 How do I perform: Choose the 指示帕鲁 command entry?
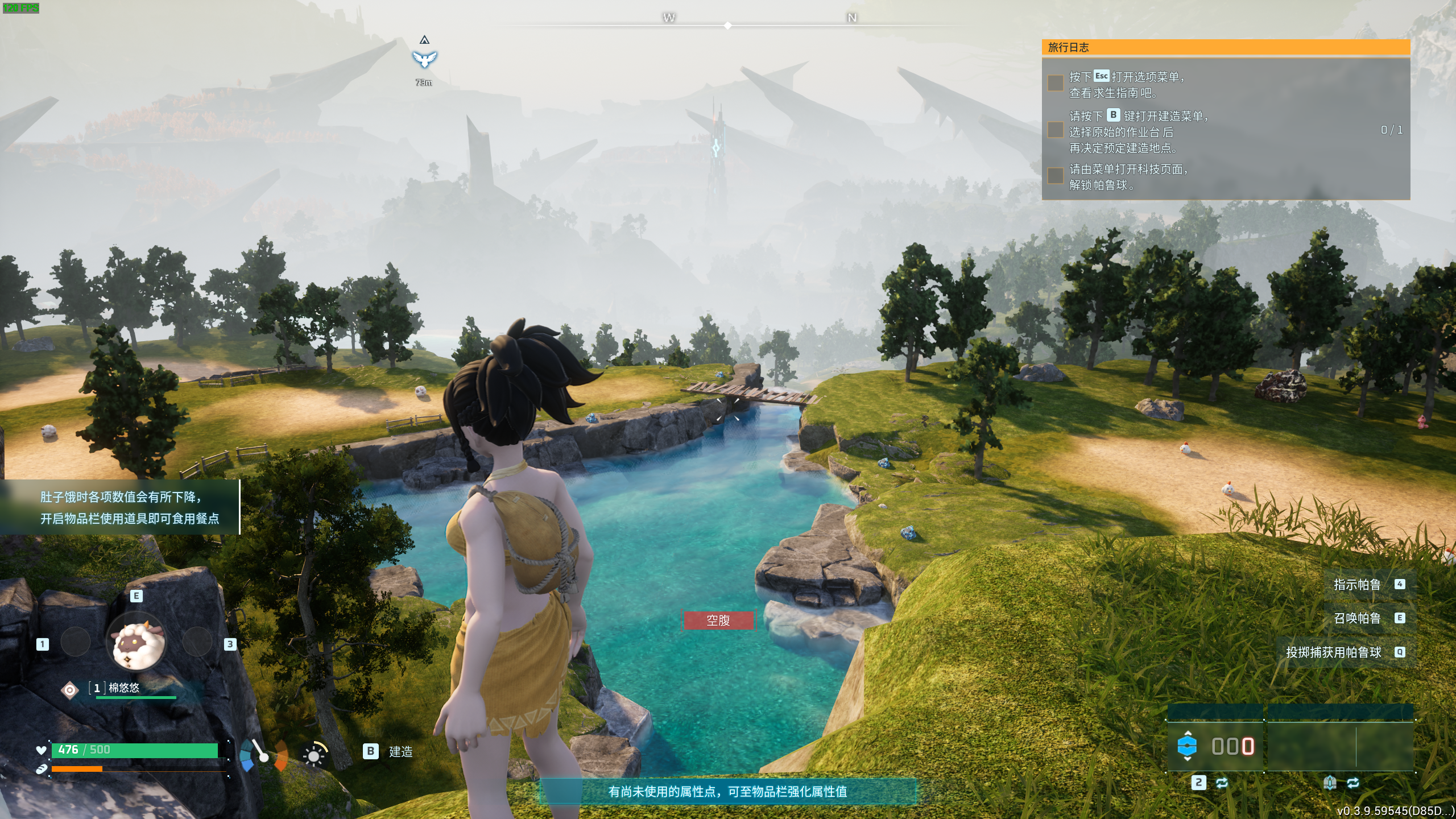tap(1357, 585)
